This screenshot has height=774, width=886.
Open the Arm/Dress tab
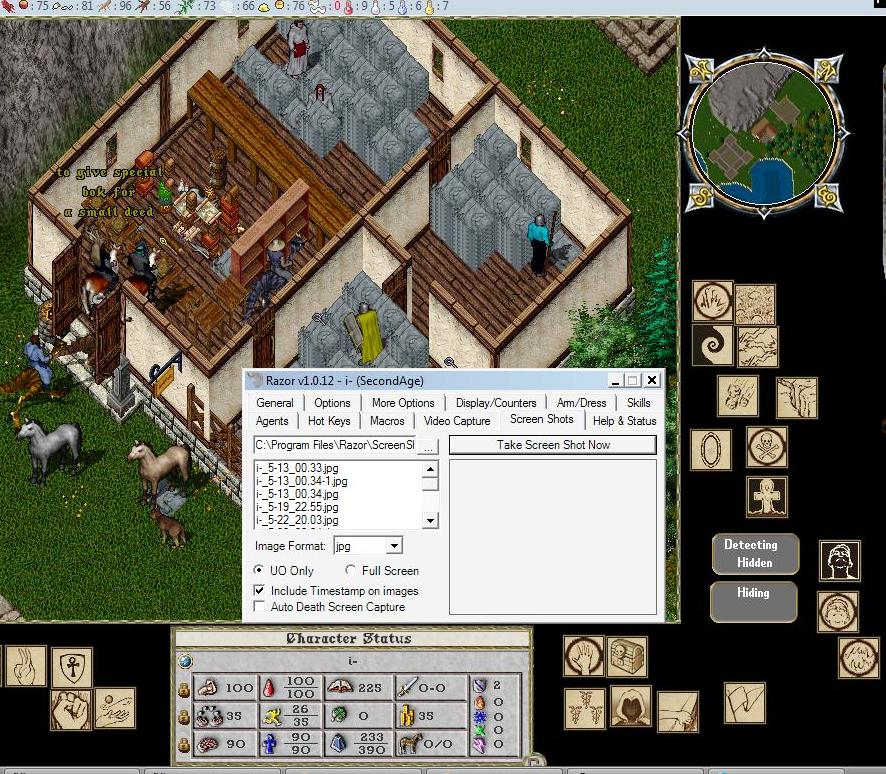click(581, 403)
